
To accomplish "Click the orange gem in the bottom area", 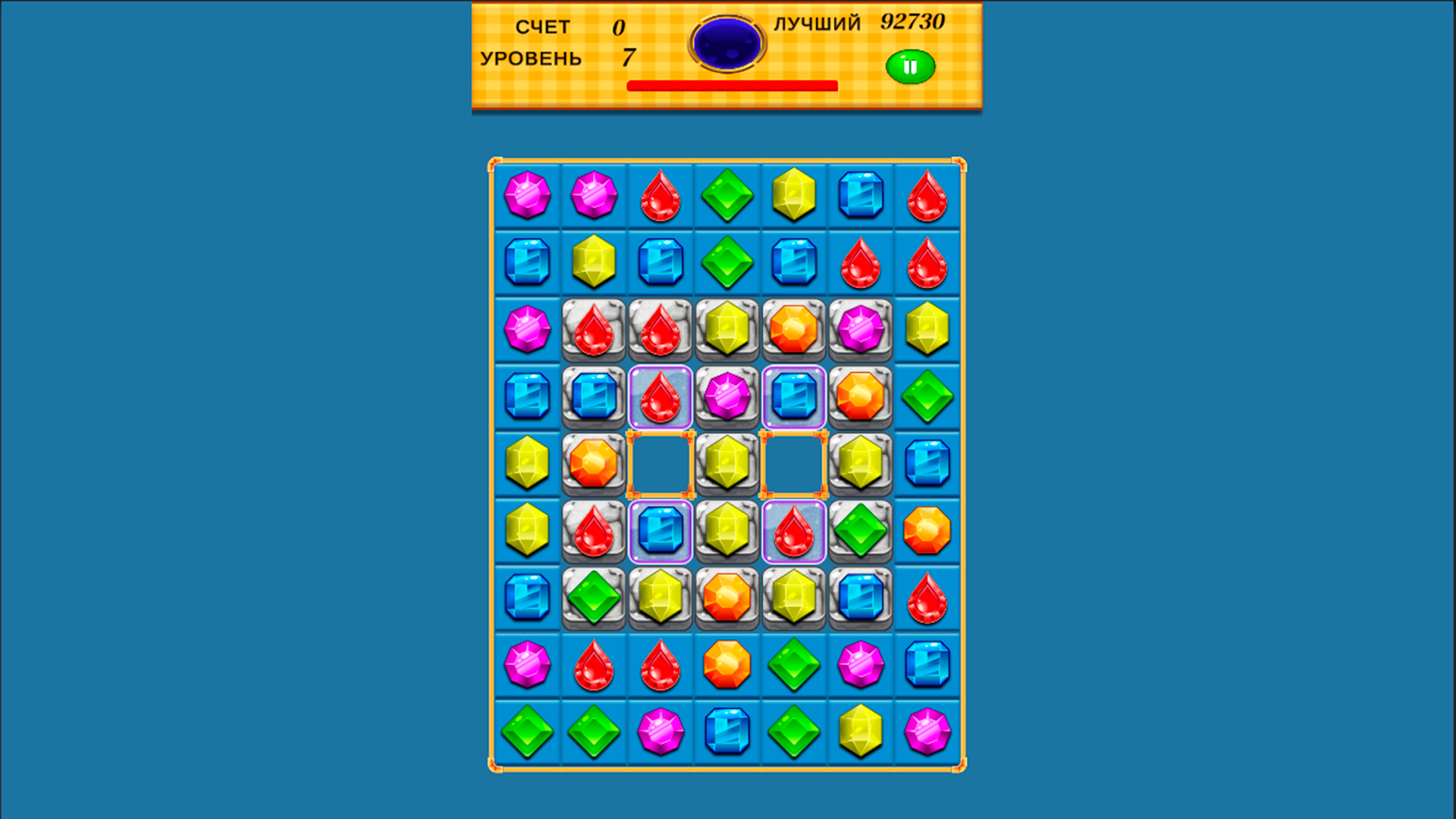I will 727,663.
